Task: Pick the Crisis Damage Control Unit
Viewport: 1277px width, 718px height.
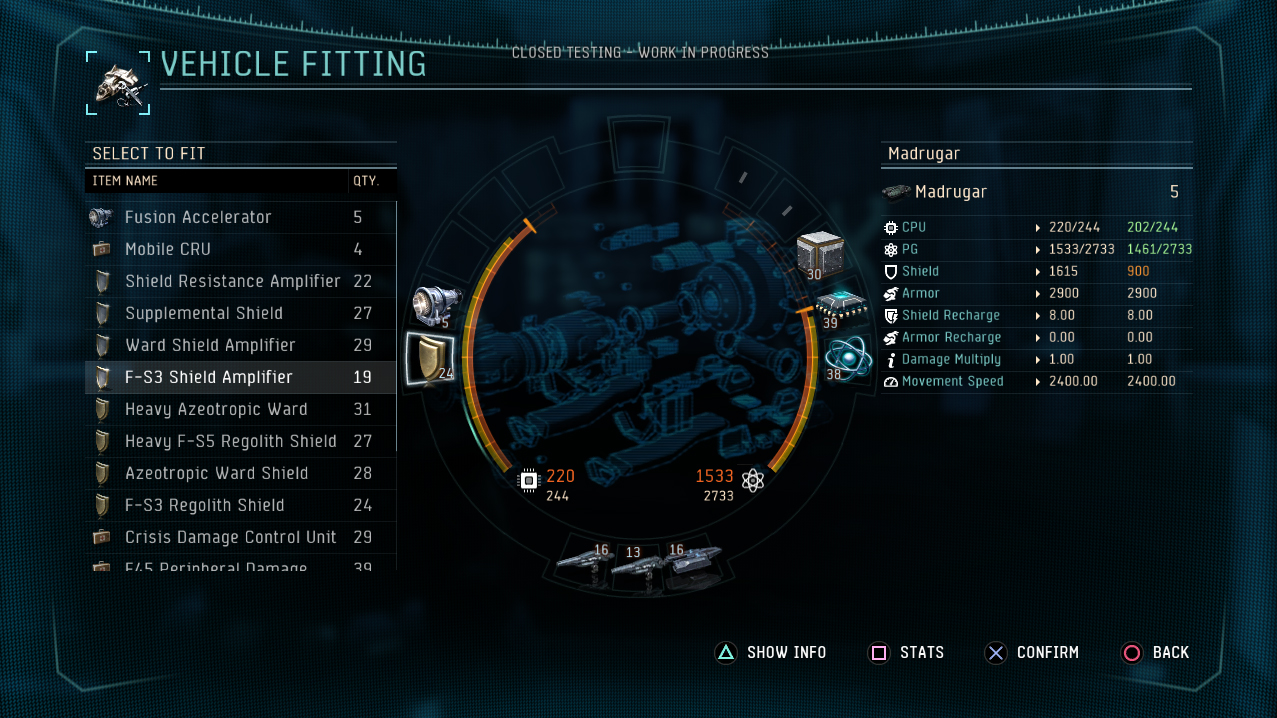Action: 231,537
